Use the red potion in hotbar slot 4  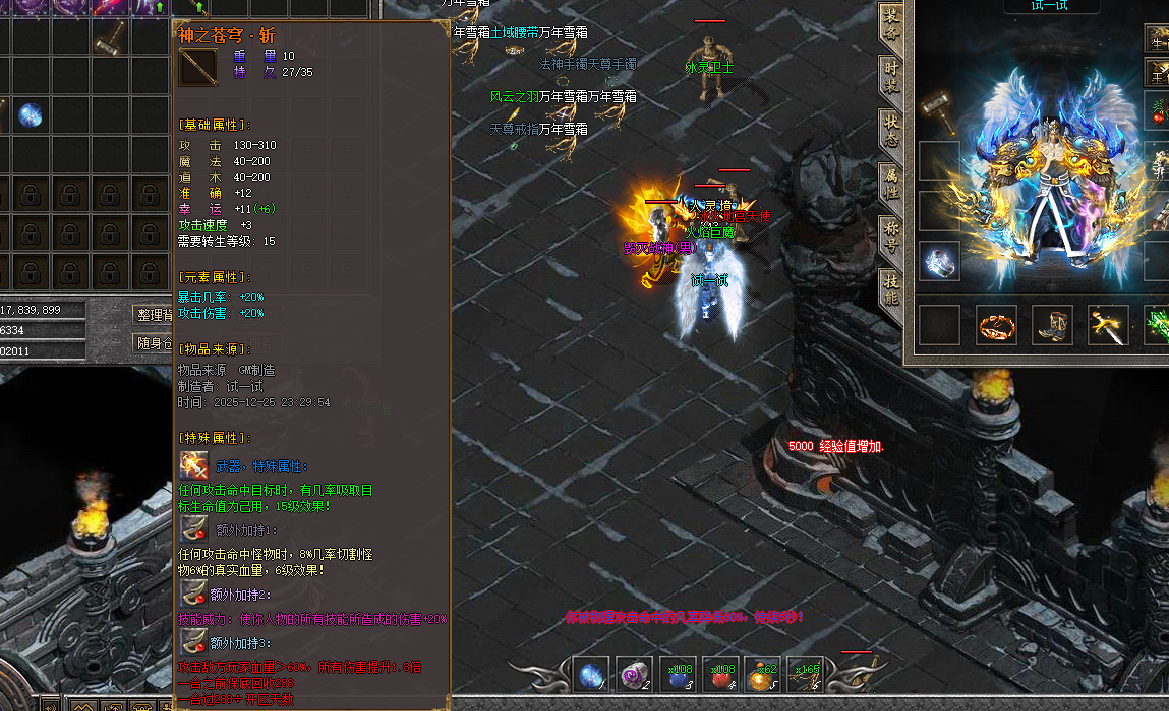point(721,675)
